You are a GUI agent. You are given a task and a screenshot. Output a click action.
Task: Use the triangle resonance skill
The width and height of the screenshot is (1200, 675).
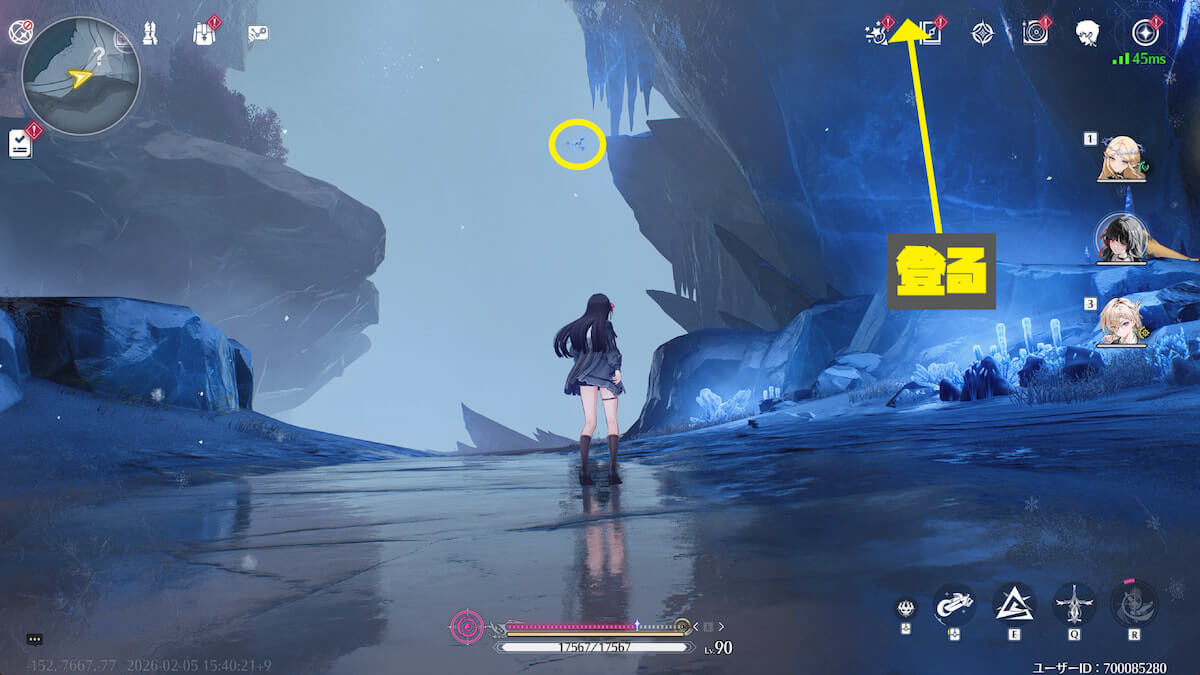tap(1014, 603)
